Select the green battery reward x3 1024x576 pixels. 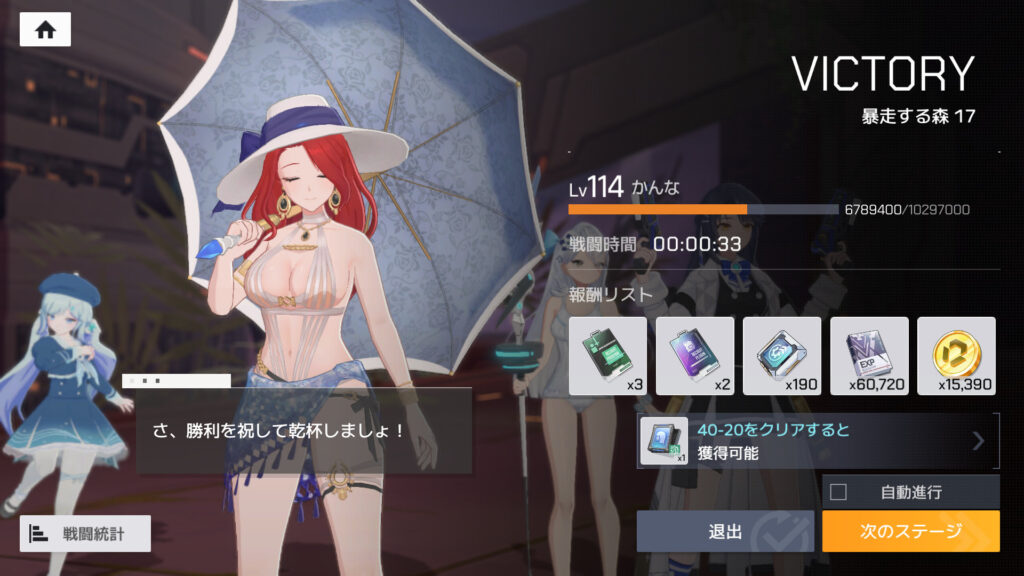tap(607, 355)
